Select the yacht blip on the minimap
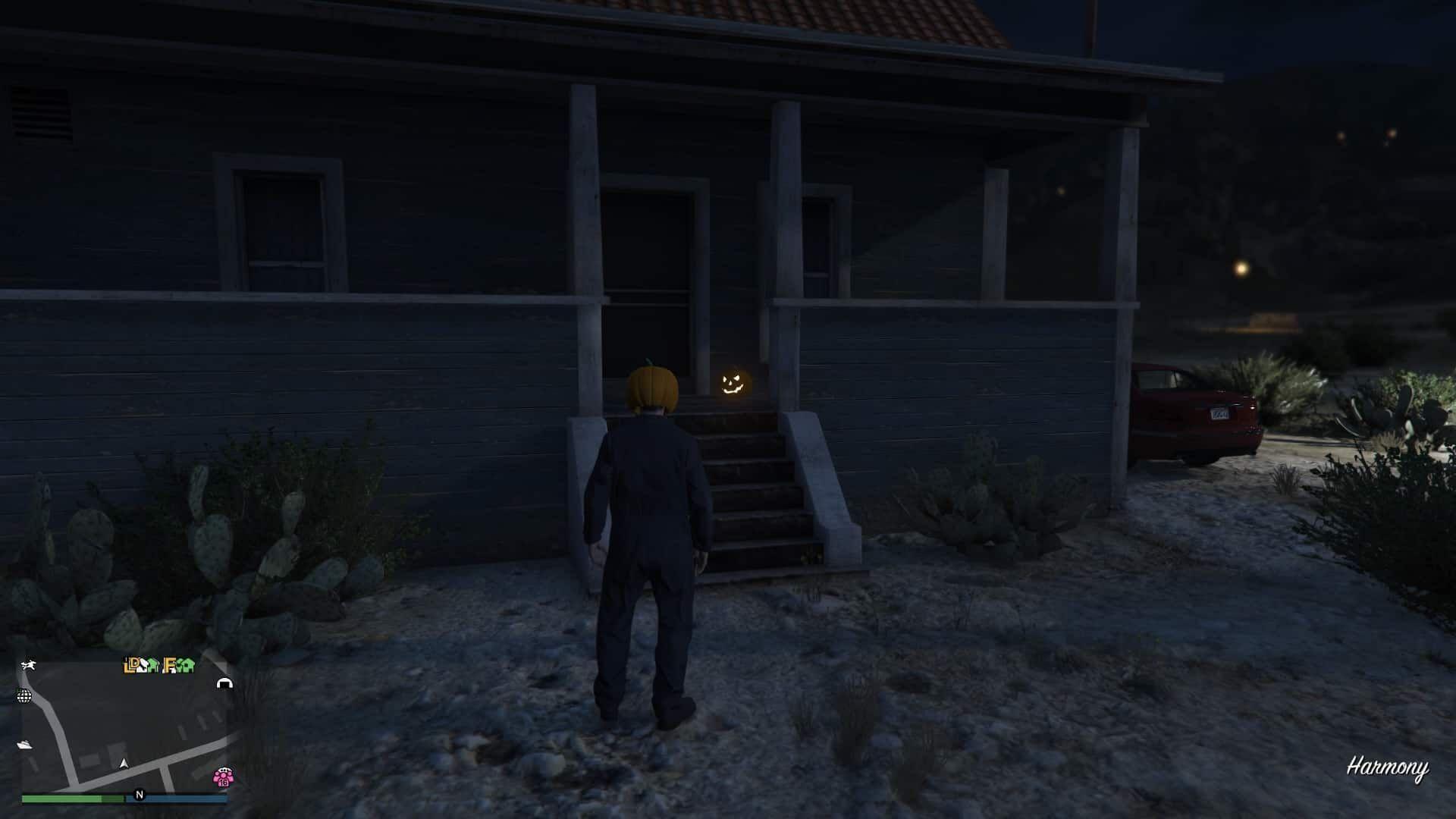The width and height of the screenshot is (1456, 819). 24,745
